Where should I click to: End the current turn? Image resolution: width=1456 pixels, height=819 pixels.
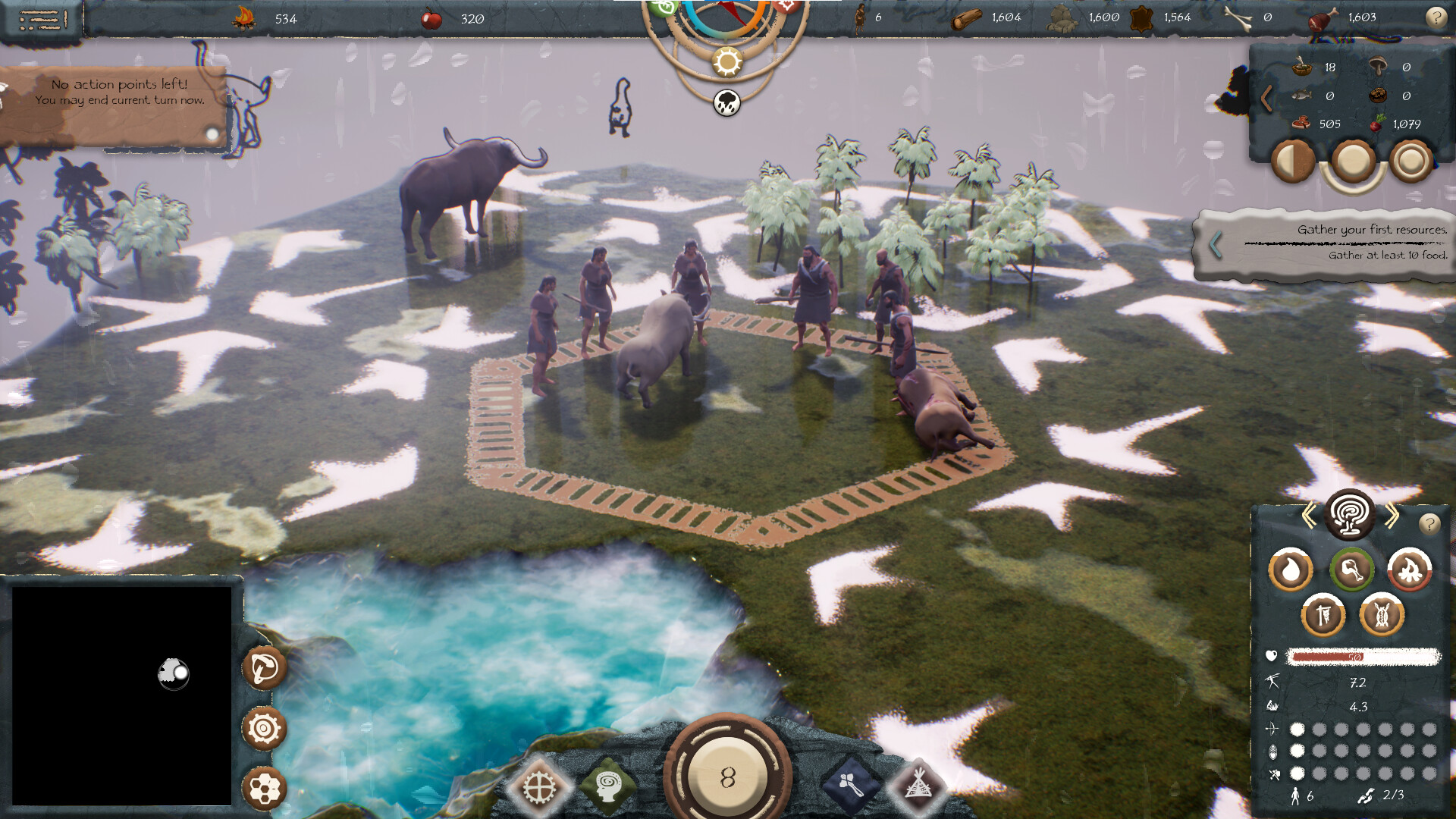(728, 776)
